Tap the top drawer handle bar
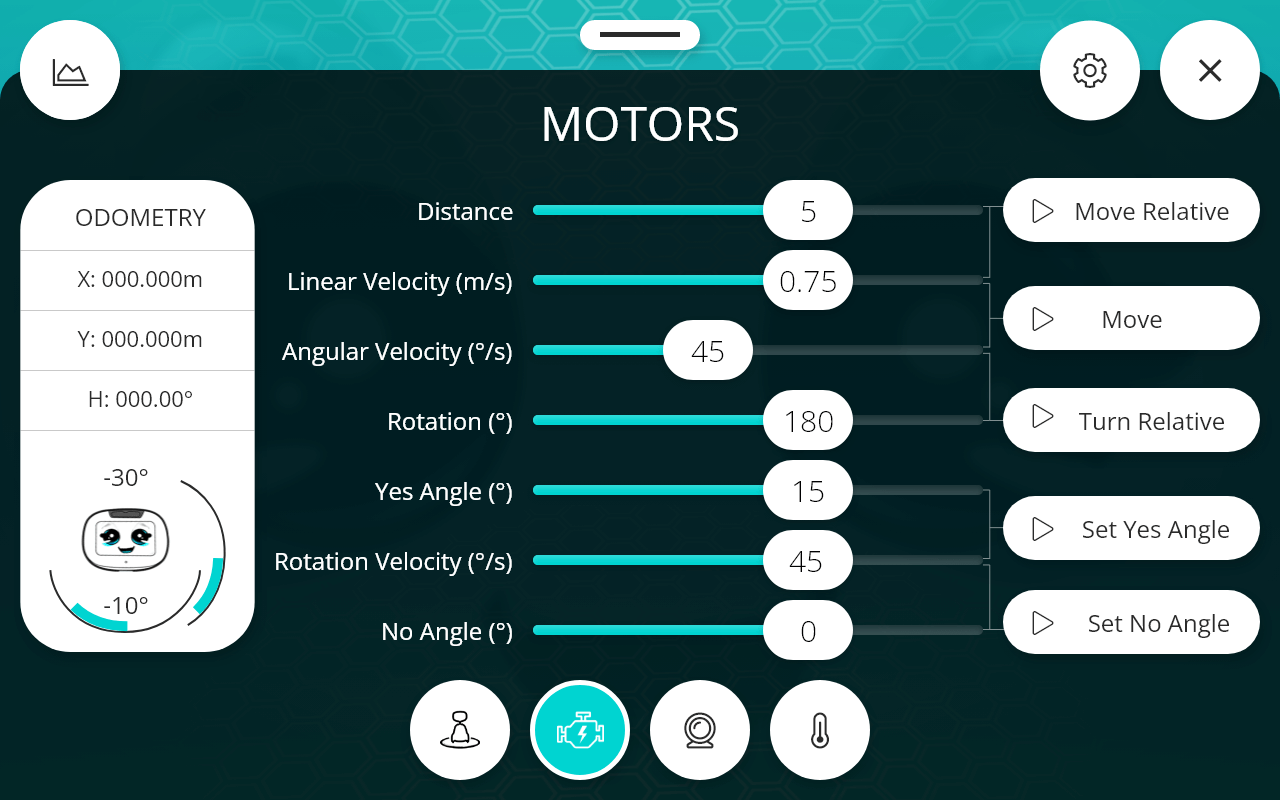This screenshot has height=800, width=1280. (x=640, y=35)
